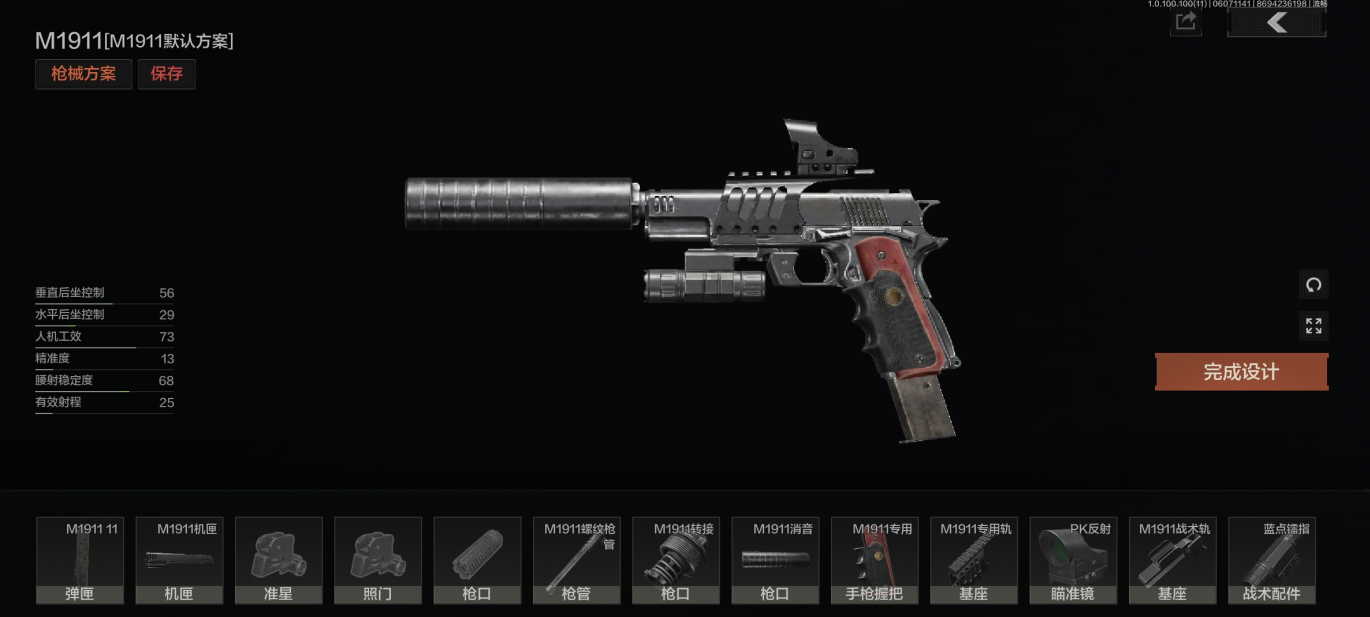Open the 手枪握把 pistol grip slot
Screen dimensions: 1370x617
point(875,560)
